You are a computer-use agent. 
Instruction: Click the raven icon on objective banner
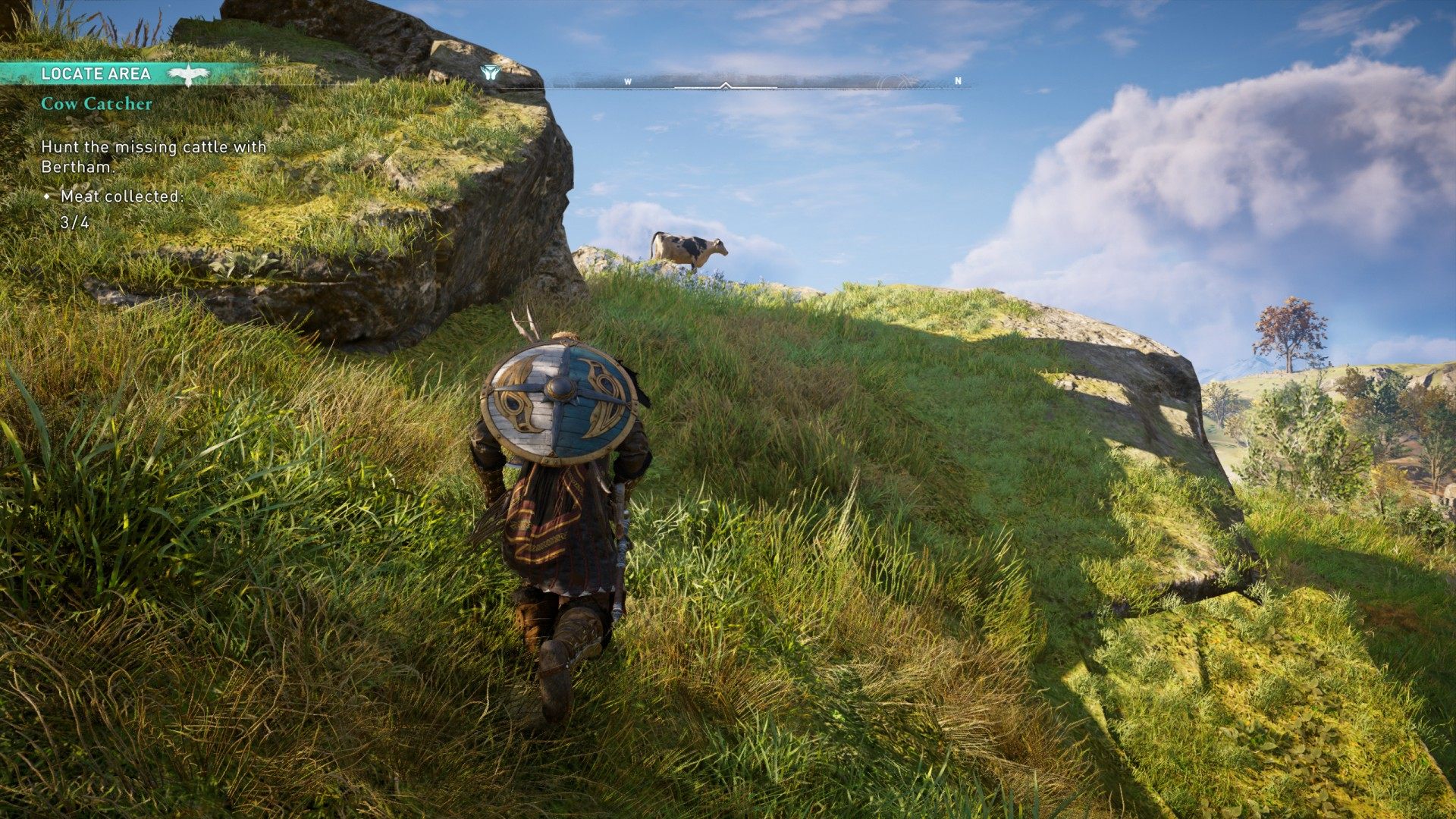188,74
